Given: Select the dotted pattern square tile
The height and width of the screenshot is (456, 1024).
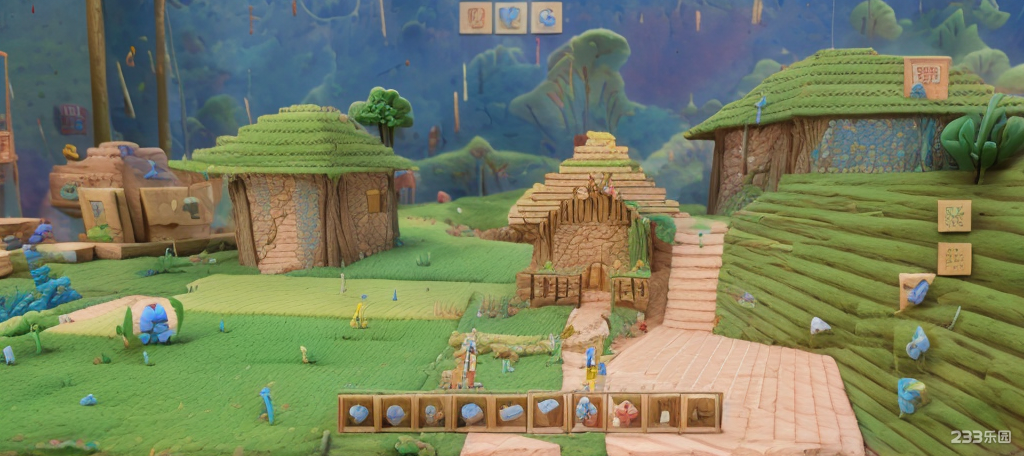Looking at the screenshot, I should pos(954,259).
